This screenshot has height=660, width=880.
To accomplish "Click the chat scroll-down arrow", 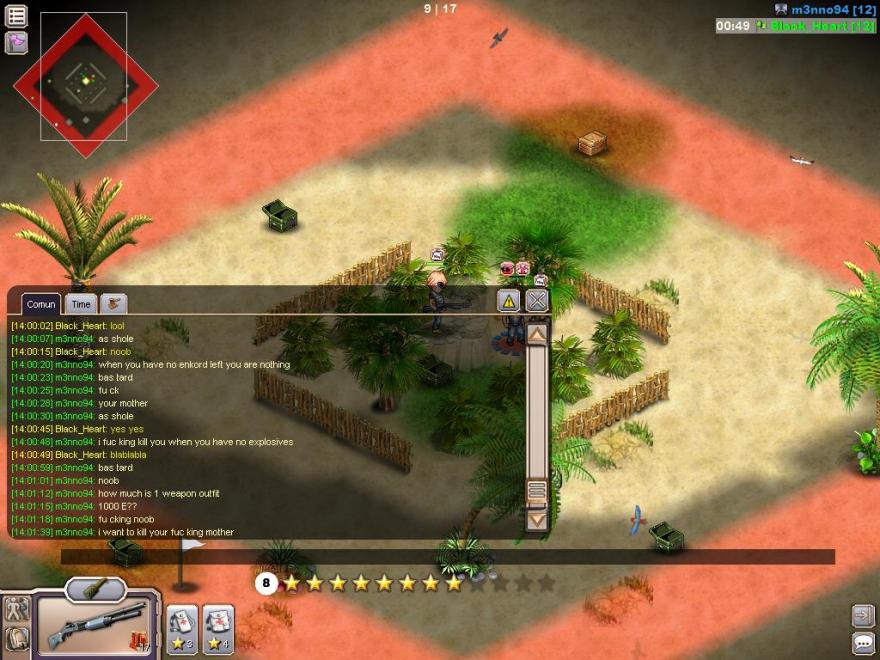I will (537, 519).
